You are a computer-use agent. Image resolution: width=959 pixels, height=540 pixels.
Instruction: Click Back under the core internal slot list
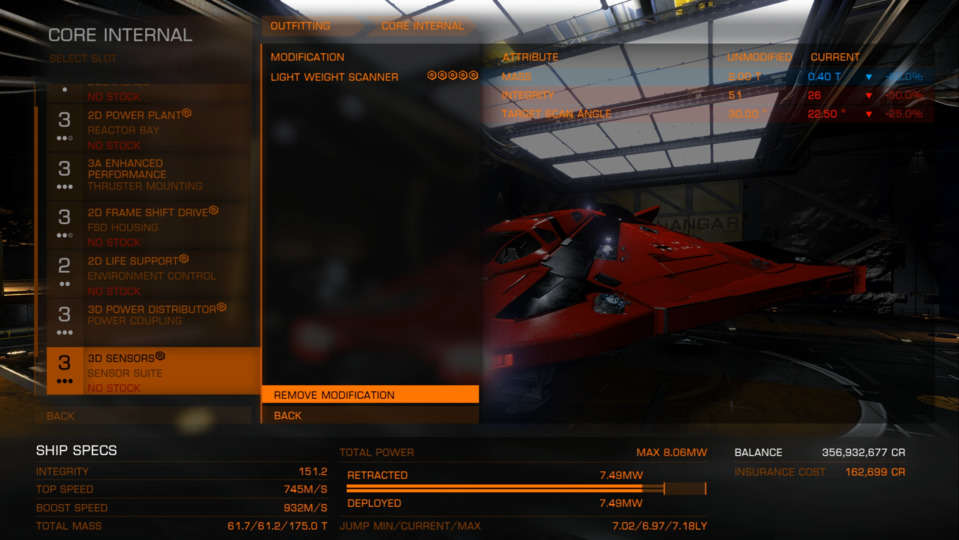pos(148,415)
